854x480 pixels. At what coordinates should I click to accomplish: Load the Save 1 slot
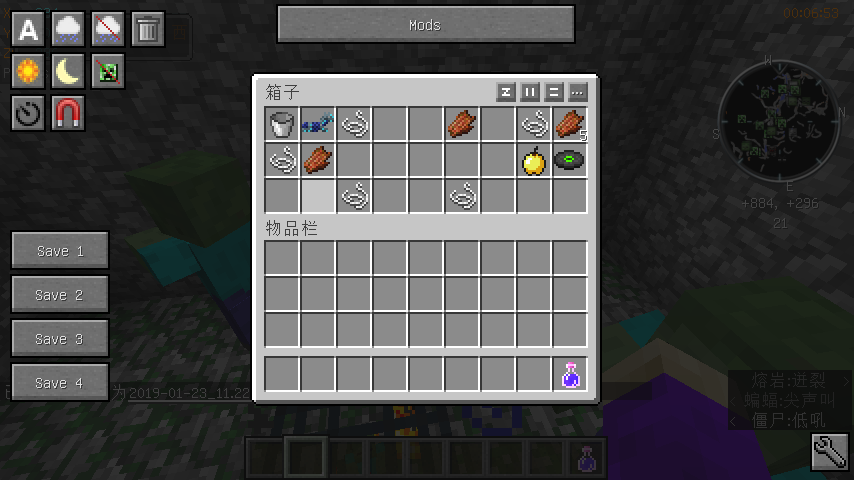point(60,251)
